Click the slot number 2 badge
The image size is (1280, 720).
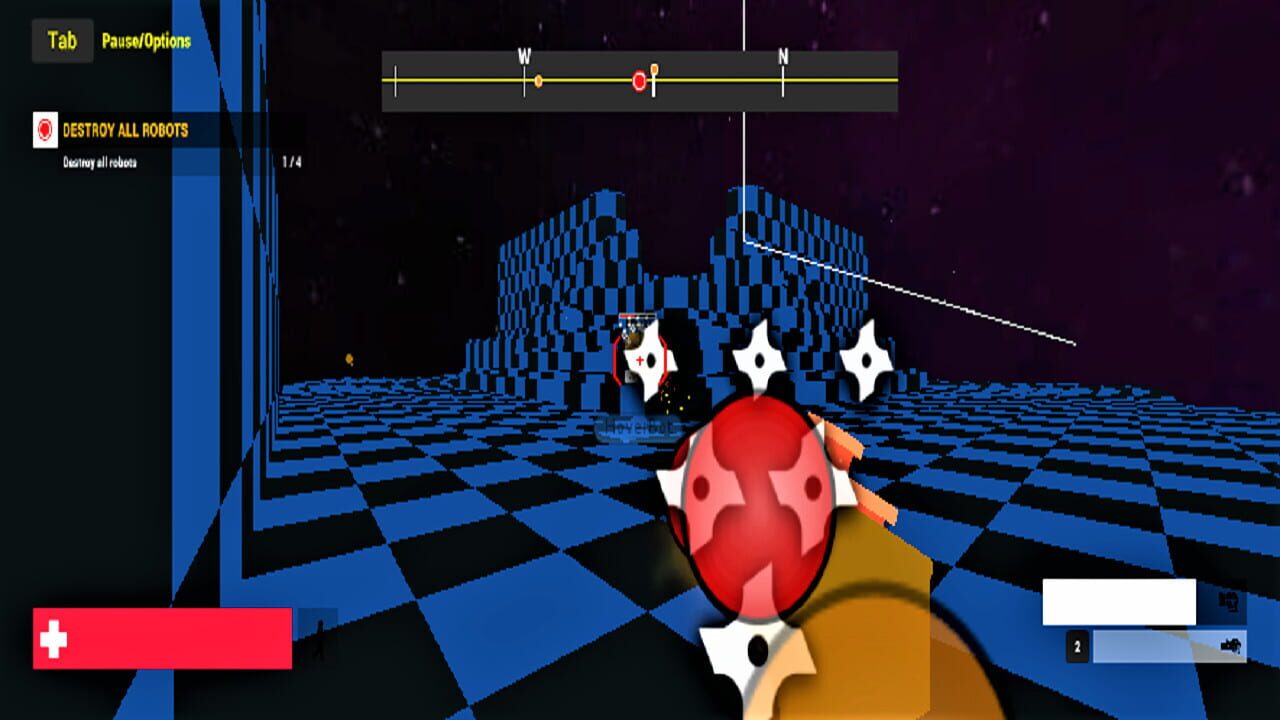[x=1077, y=646]
